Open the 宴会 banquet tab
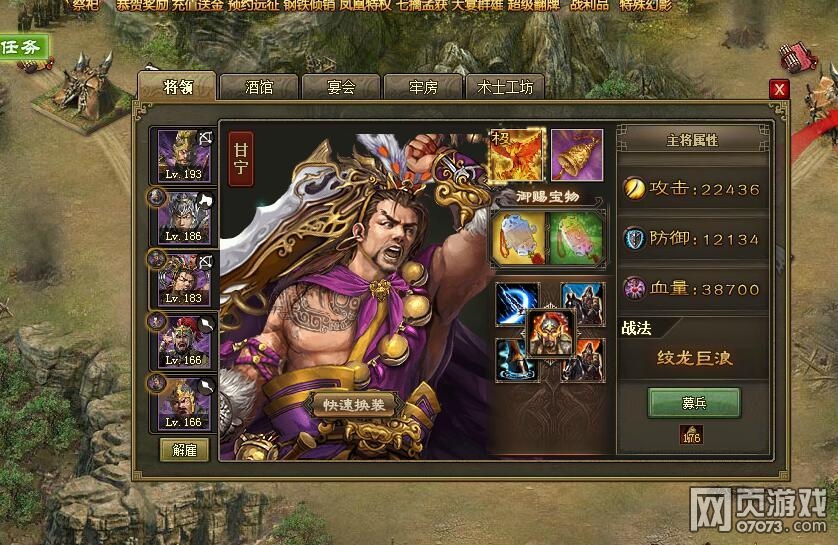This screenshot has width=838, height=545. pos(341,87)
